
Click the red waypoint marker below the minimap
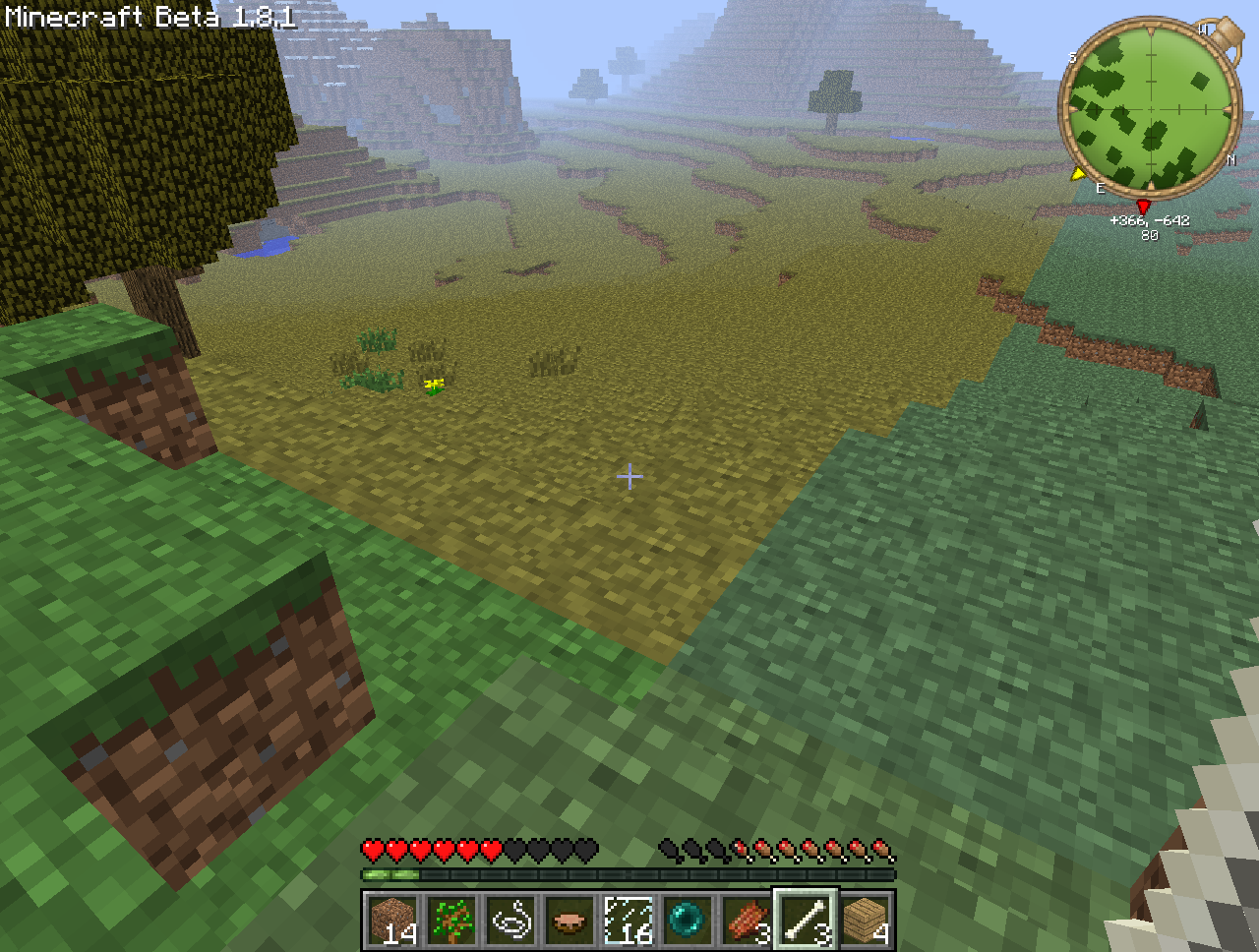1143,206
